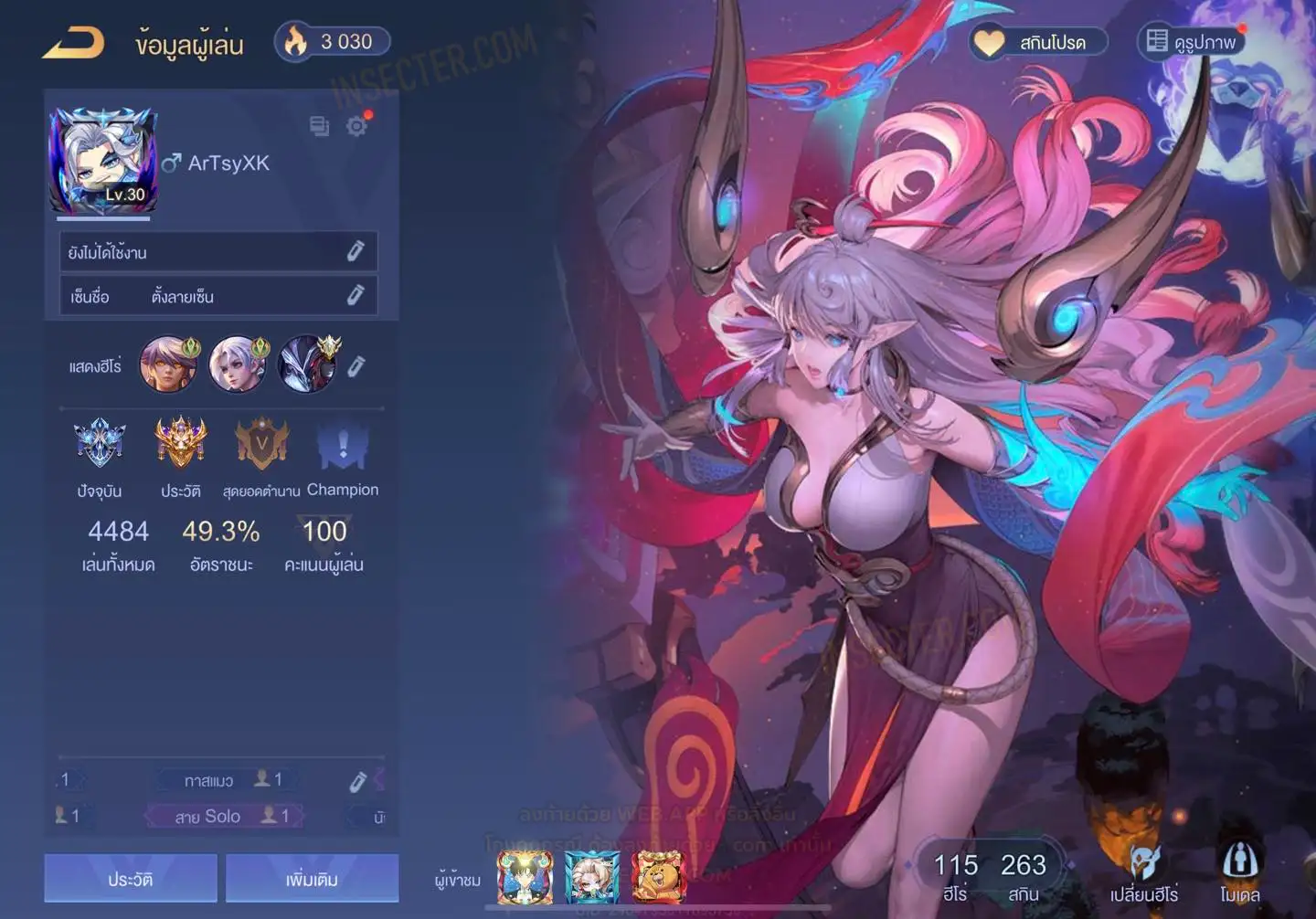Select the ประวัติ history rank badge
1316x919 pixels.
(x=181, y=444)
